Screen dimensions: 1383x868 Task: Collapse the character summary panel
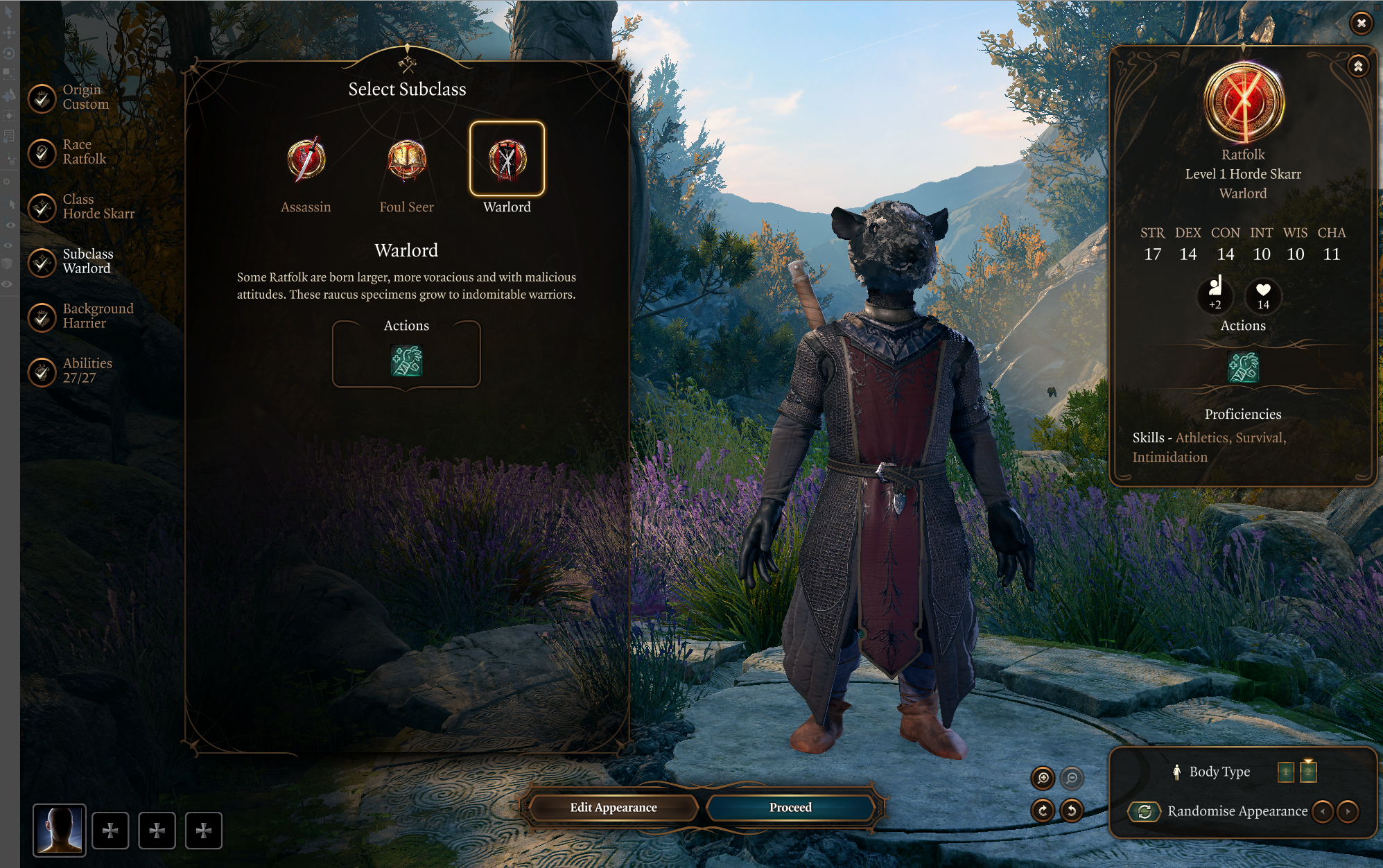pos(1358,67)
